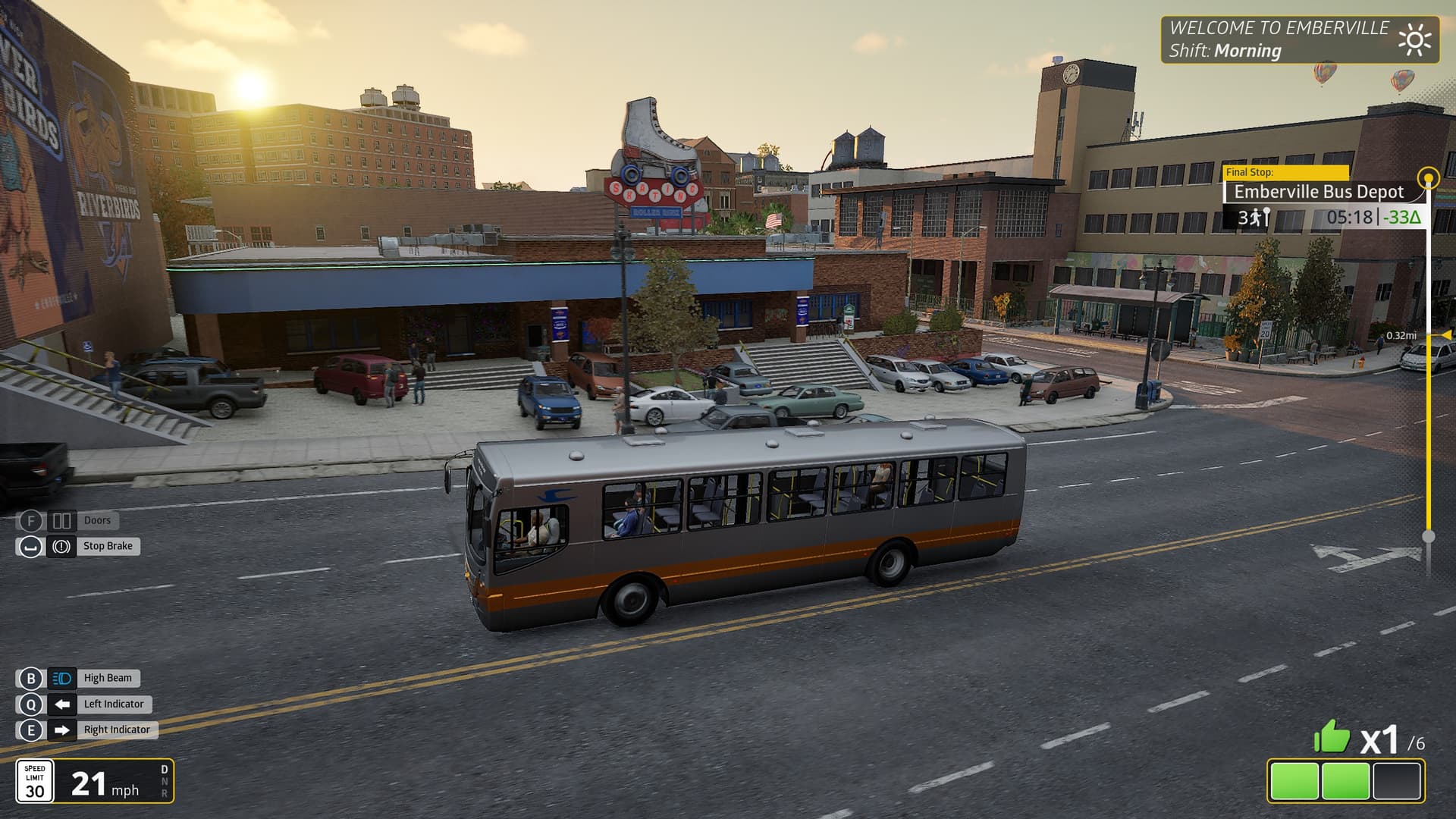This screenshot has width=1456, height=819.
Task: Click the final stop marker atop the route line
Action: pyautogui.click(x=1429, y=179)
